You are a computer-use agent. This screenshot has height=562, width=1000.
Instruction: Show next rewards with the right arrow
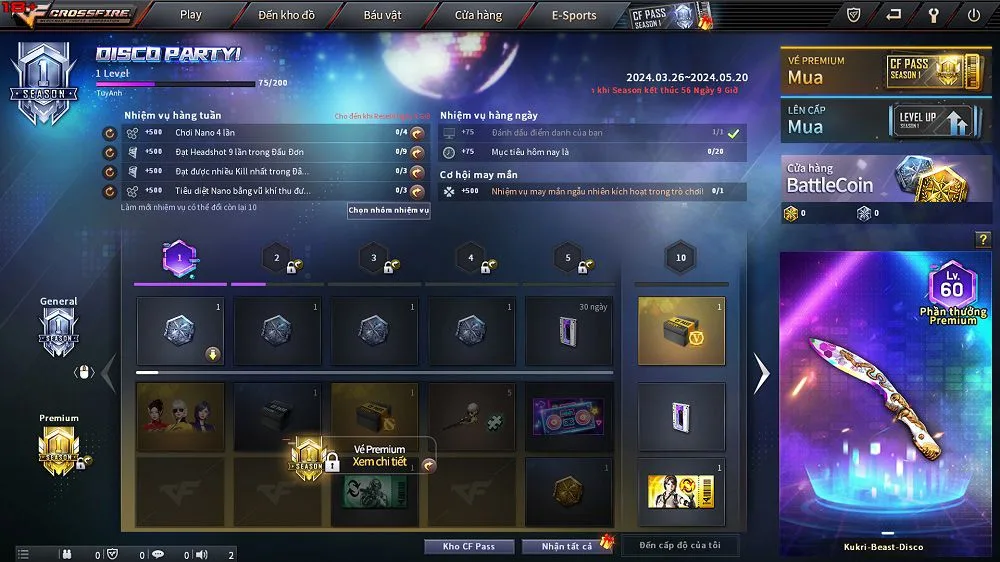(762, 374)
